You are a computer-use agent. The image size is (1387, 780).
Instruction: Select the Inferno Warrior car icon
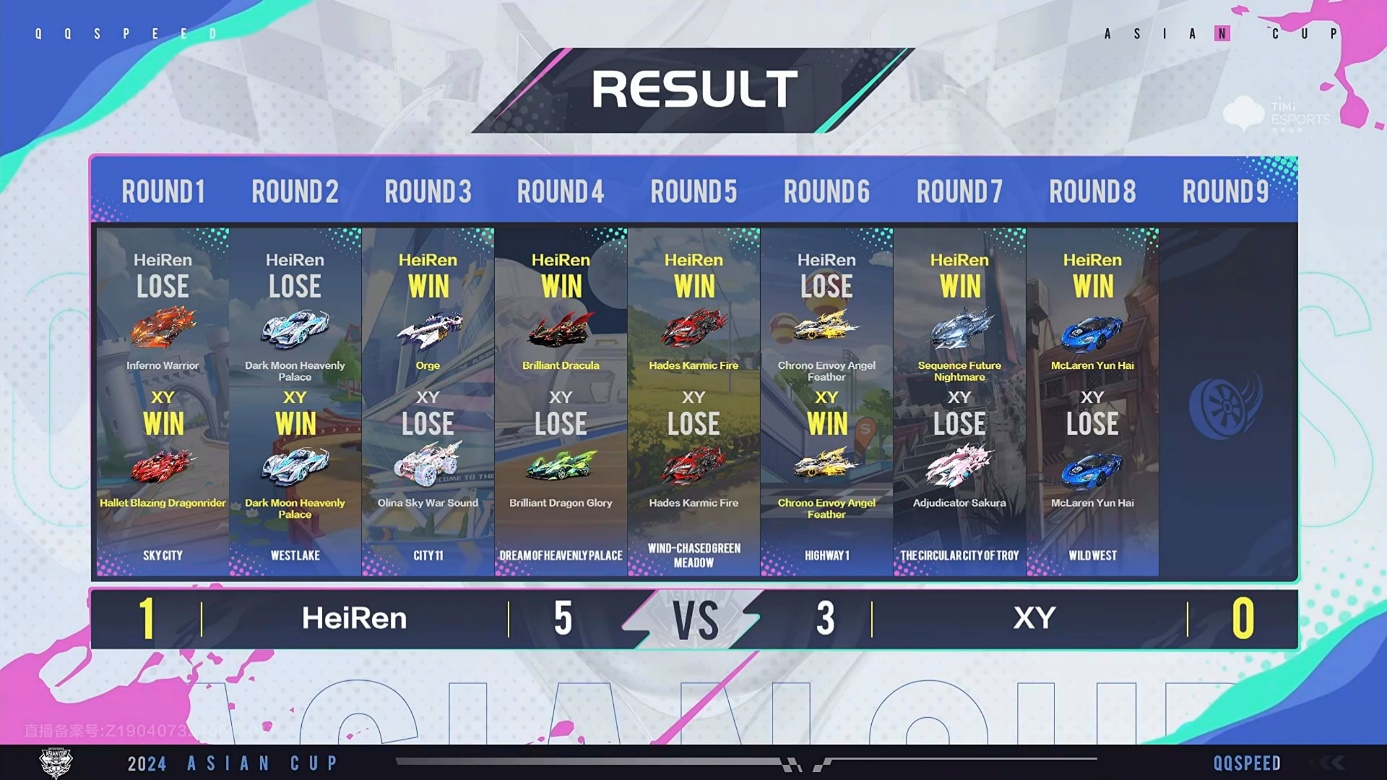click(x=162, y=330)
